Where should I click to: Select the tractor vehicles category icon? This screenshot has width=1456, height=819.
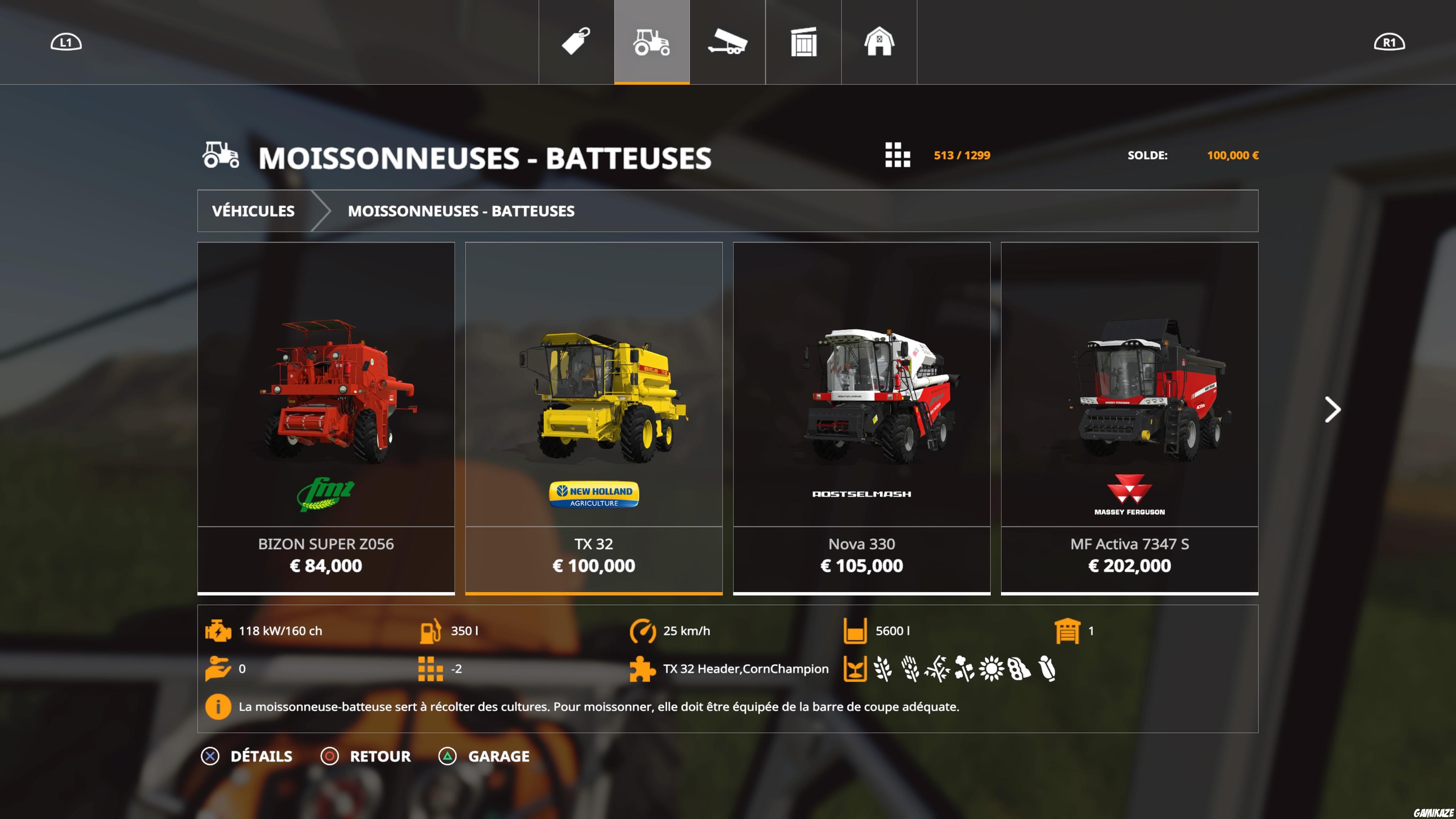[651, 41]
